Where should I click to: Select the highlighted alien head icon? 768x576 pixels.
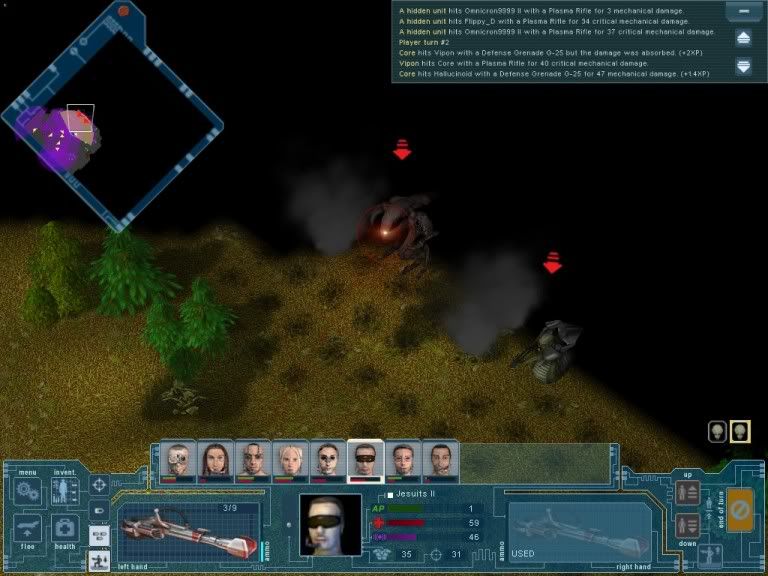[x=740, y=432]
